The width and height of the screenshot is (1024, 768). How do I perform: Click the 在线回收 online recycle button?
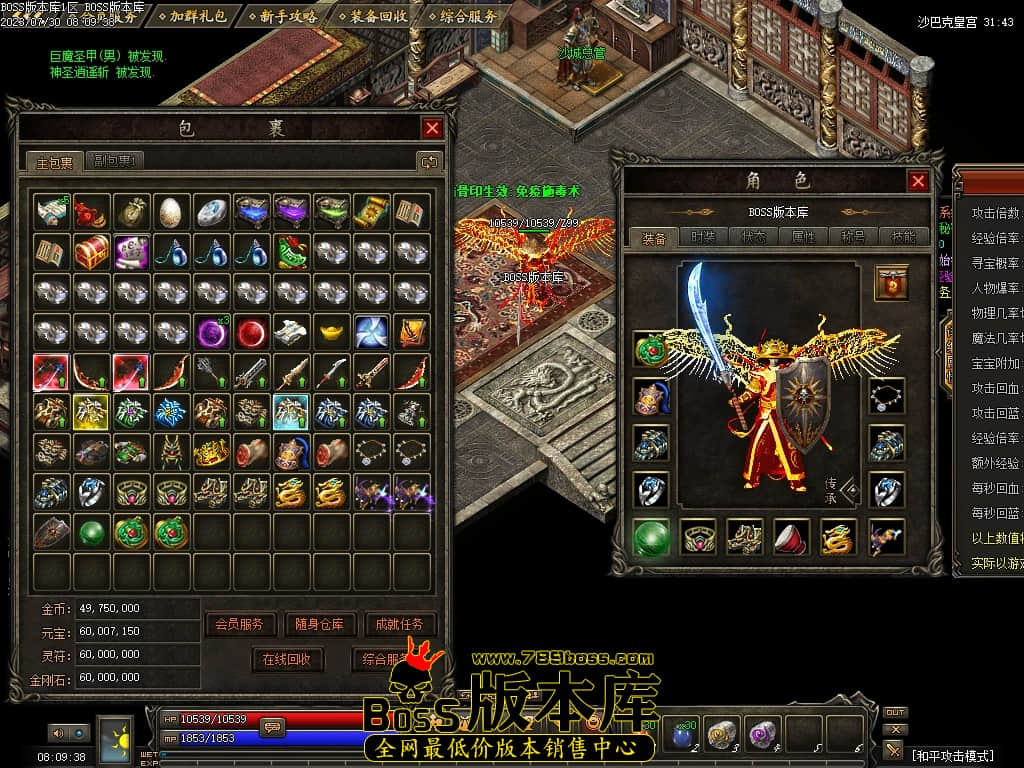pyautogui.click(x=287, y=659)
